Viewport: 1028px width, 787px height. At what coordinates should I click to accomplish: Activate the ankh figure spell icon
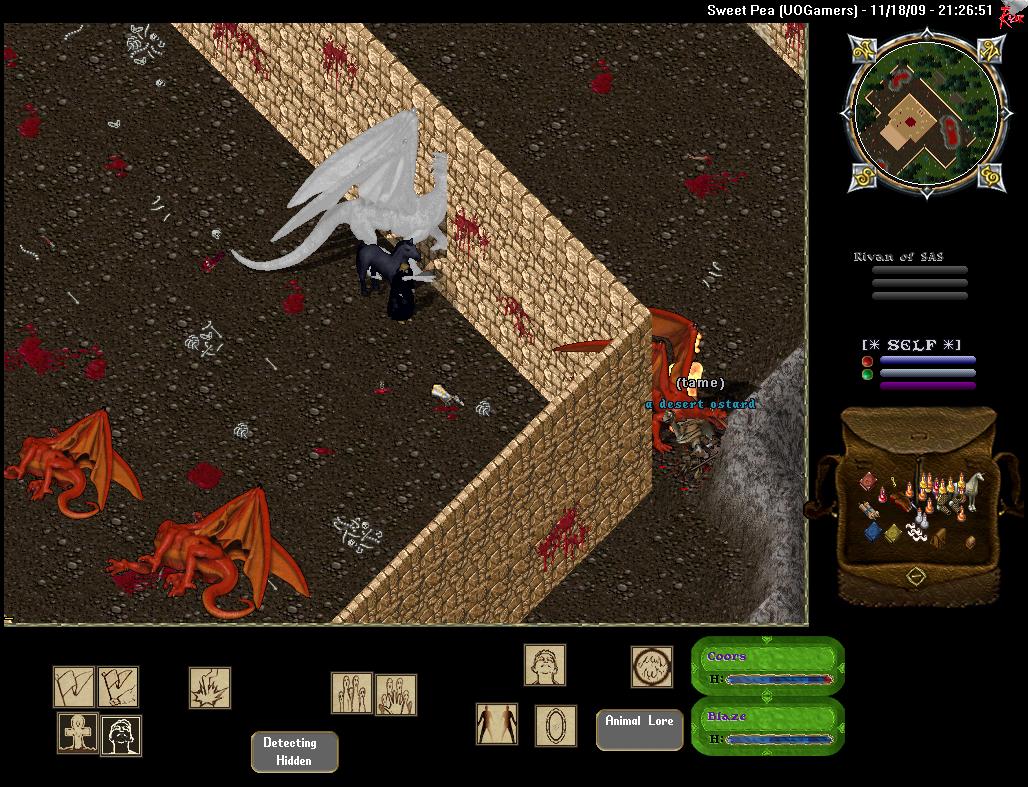click(77, 734)
